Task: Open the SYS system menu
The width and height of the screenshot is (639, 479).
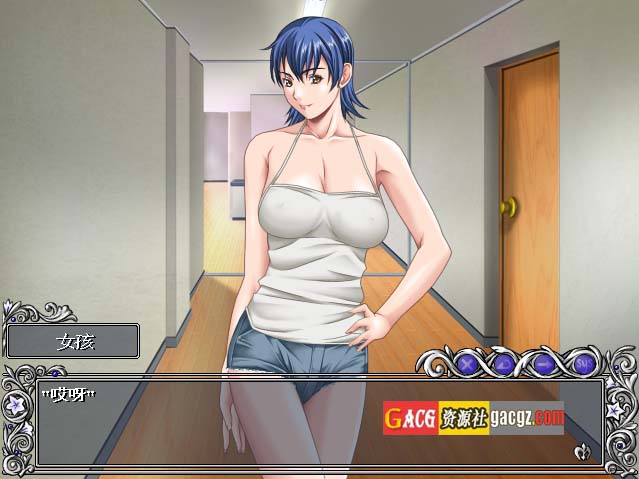Action: (584, 364)
